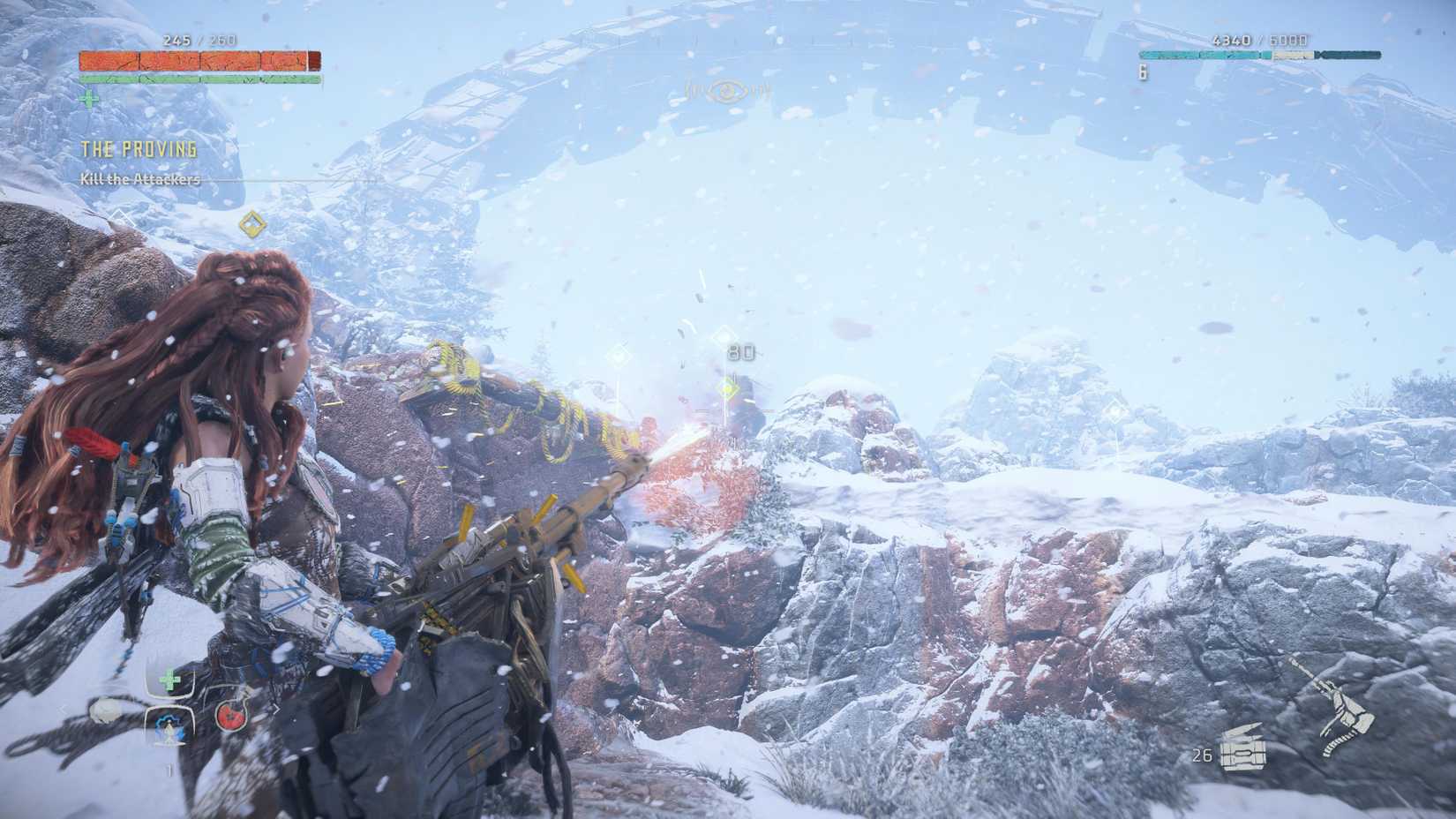The width and height of the screenshot is (1456, 819).
Task: Select the equipped blue tool item icon
Action: [169, 724]
